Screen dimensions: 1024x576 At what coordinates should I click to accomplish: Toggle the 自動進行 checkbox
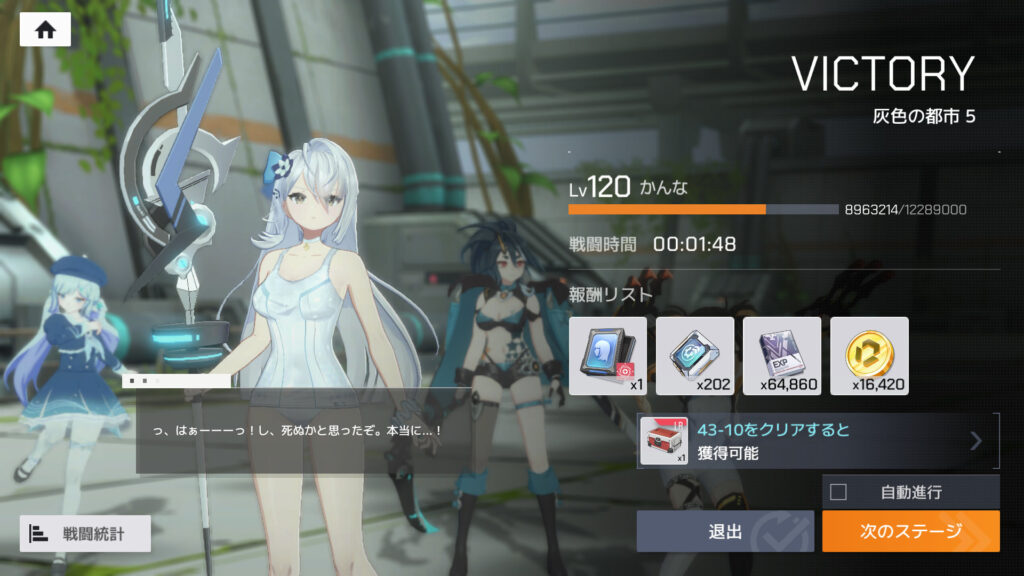838,492
